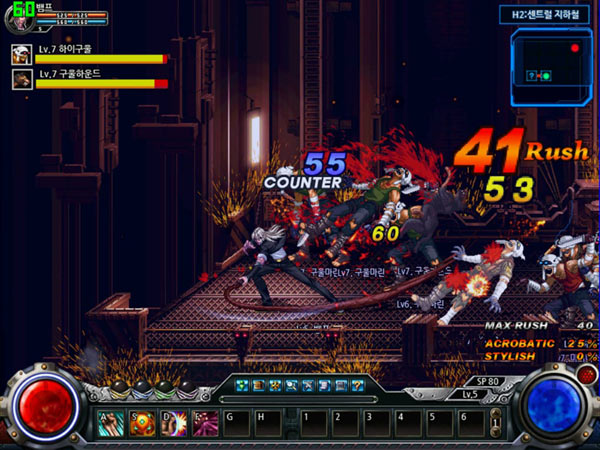Select the first Lv.7 enemy portrait

(x=21, y=54)
